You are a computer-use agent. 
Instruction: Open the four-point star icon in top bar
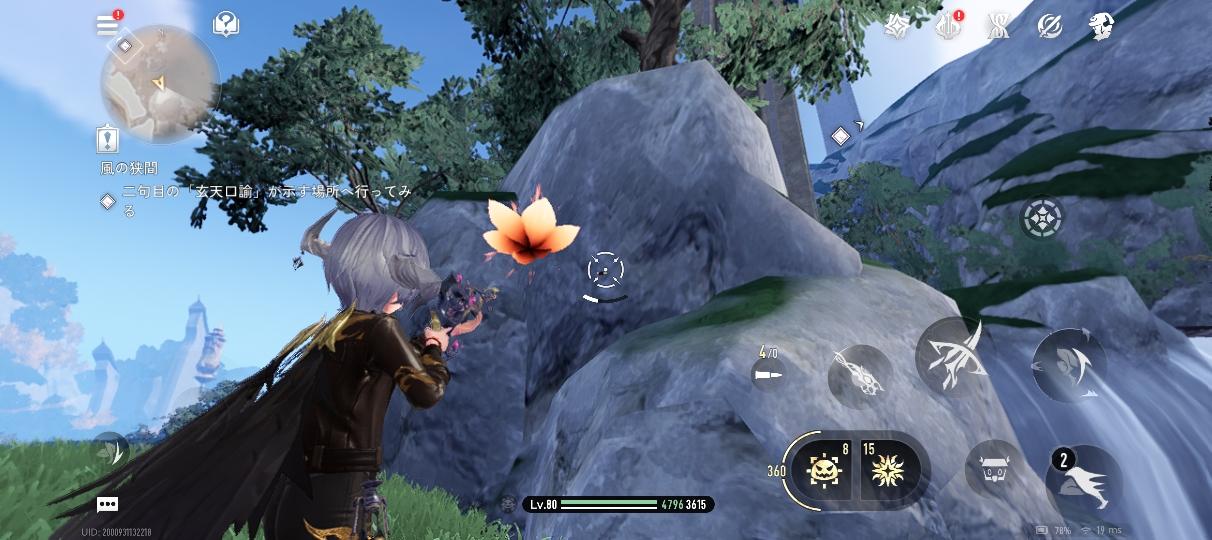tap(896, 27)
